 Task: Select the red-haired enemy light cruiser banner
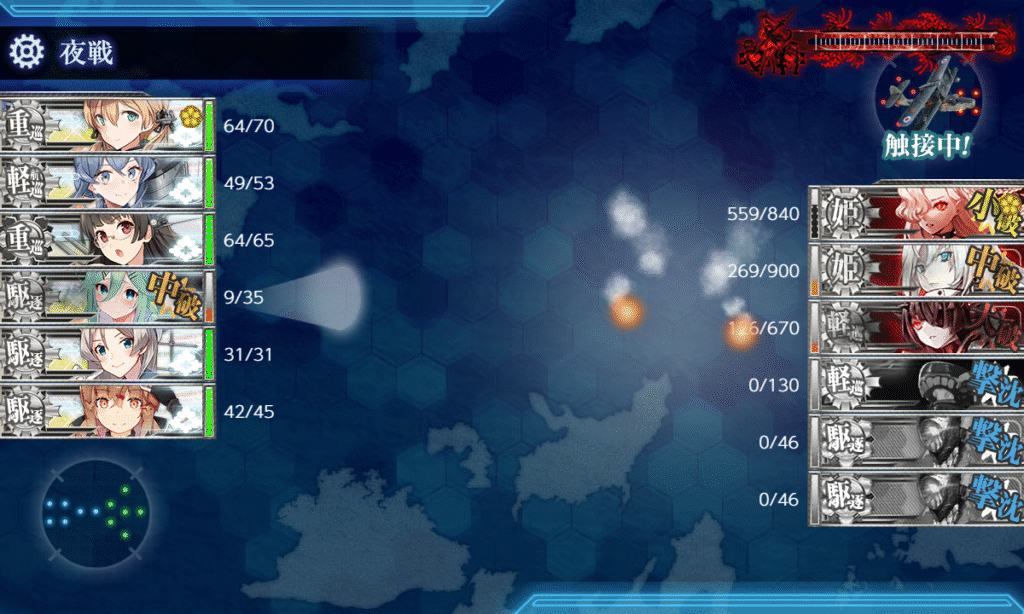(x=918, y=327)
